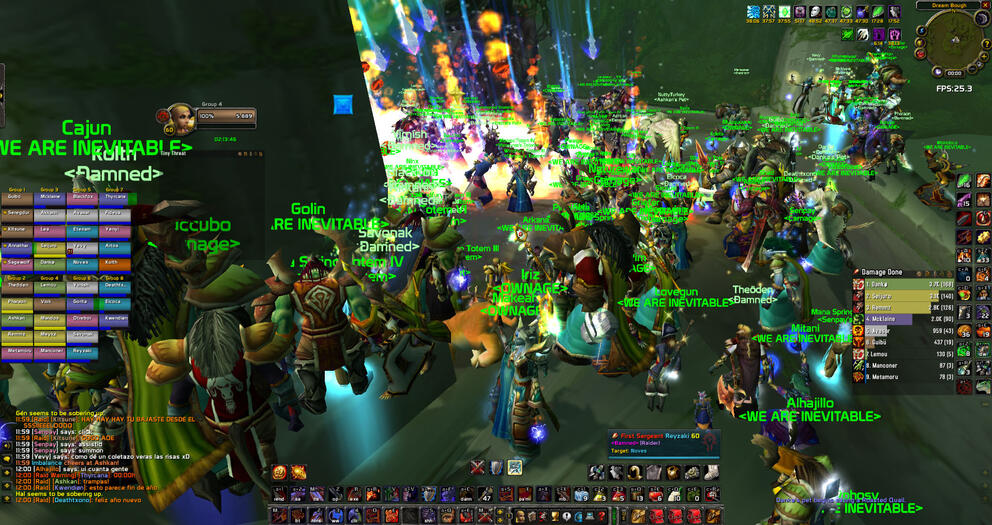Open Mcklaine's row in the damage meter
Image resolution: width=992 pixels, height=525 pixels.
point(899,319)
